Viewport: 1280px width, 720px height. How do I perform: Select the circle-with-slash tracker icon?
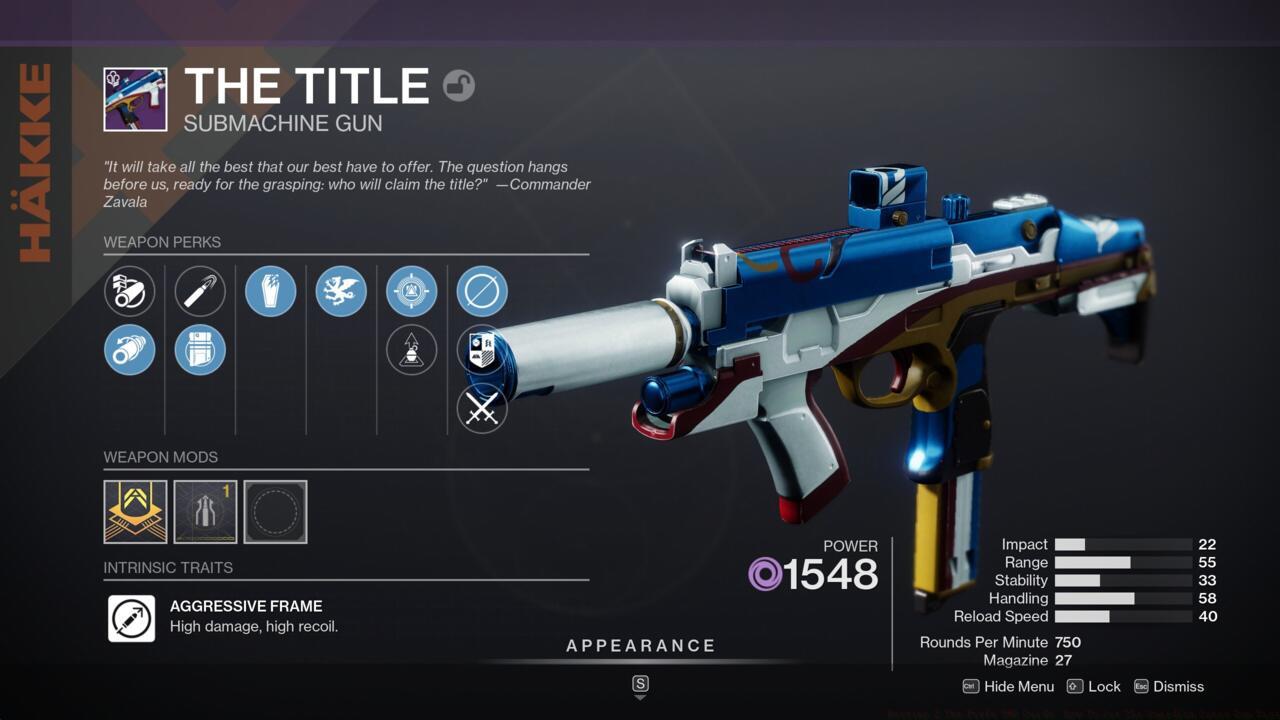tap(482, 291)
